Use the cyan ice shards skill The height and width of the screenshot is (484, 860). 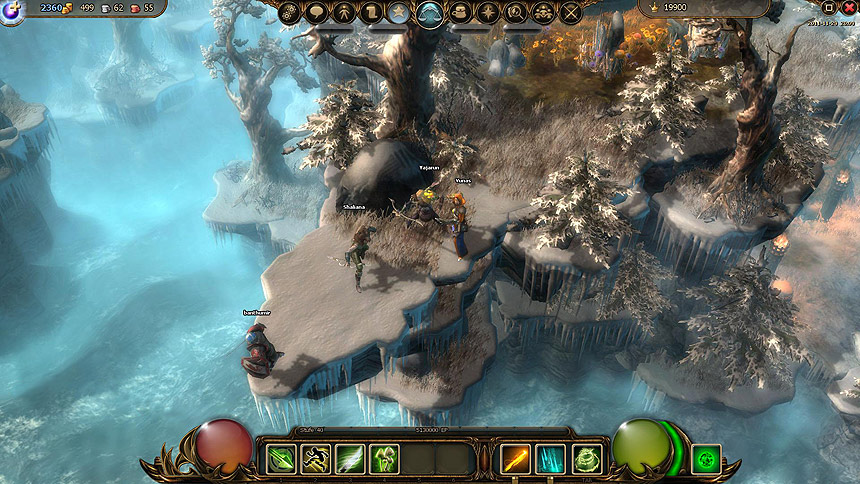click(551, 459)
